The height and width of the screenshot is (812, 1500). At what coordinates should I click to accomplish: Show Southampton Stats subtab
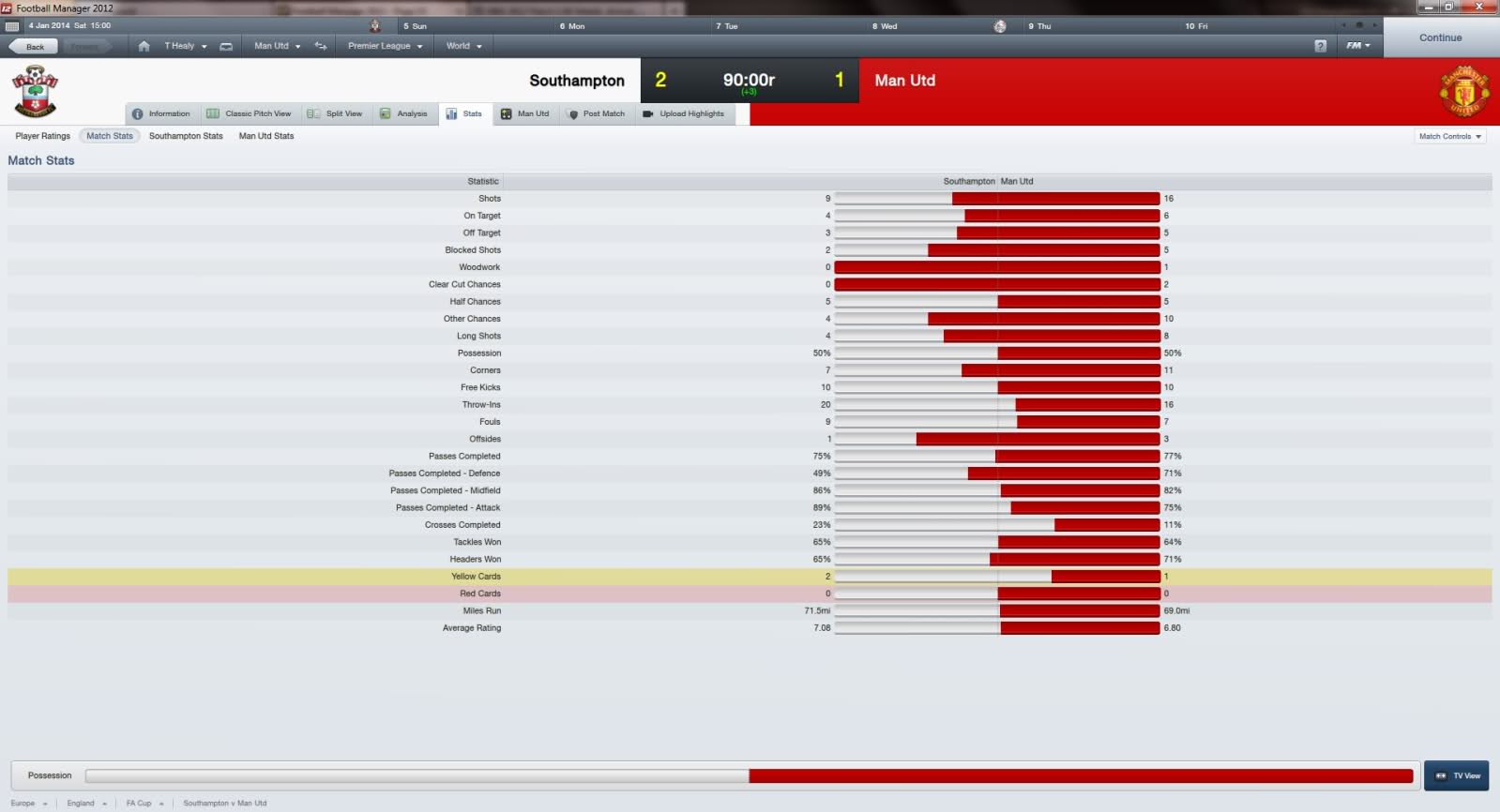pyautogui.click(x=186, y=136)
